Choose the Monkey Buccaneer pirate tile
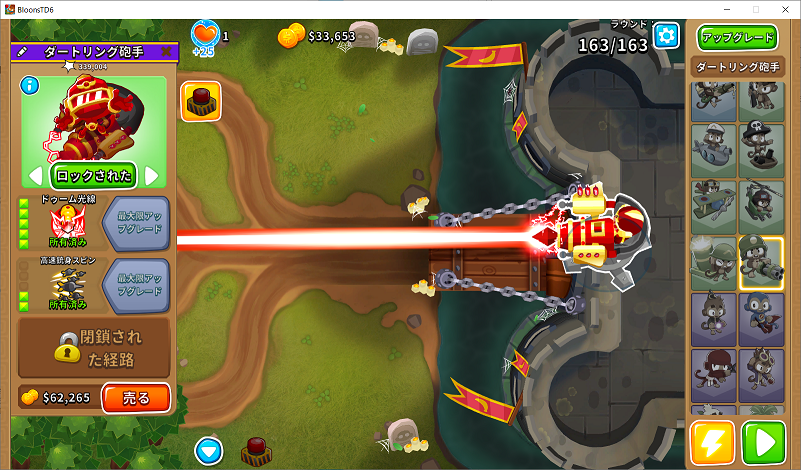The height and width of the screenshot is (470, 801). tap(761, 150)
